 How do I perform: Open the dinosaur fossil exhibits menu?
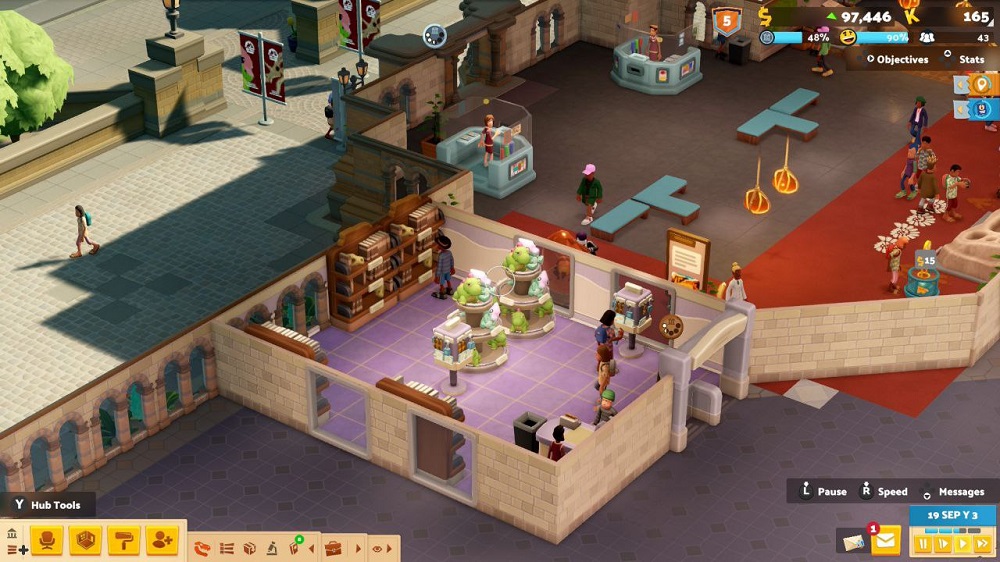(x=203, y=548)
